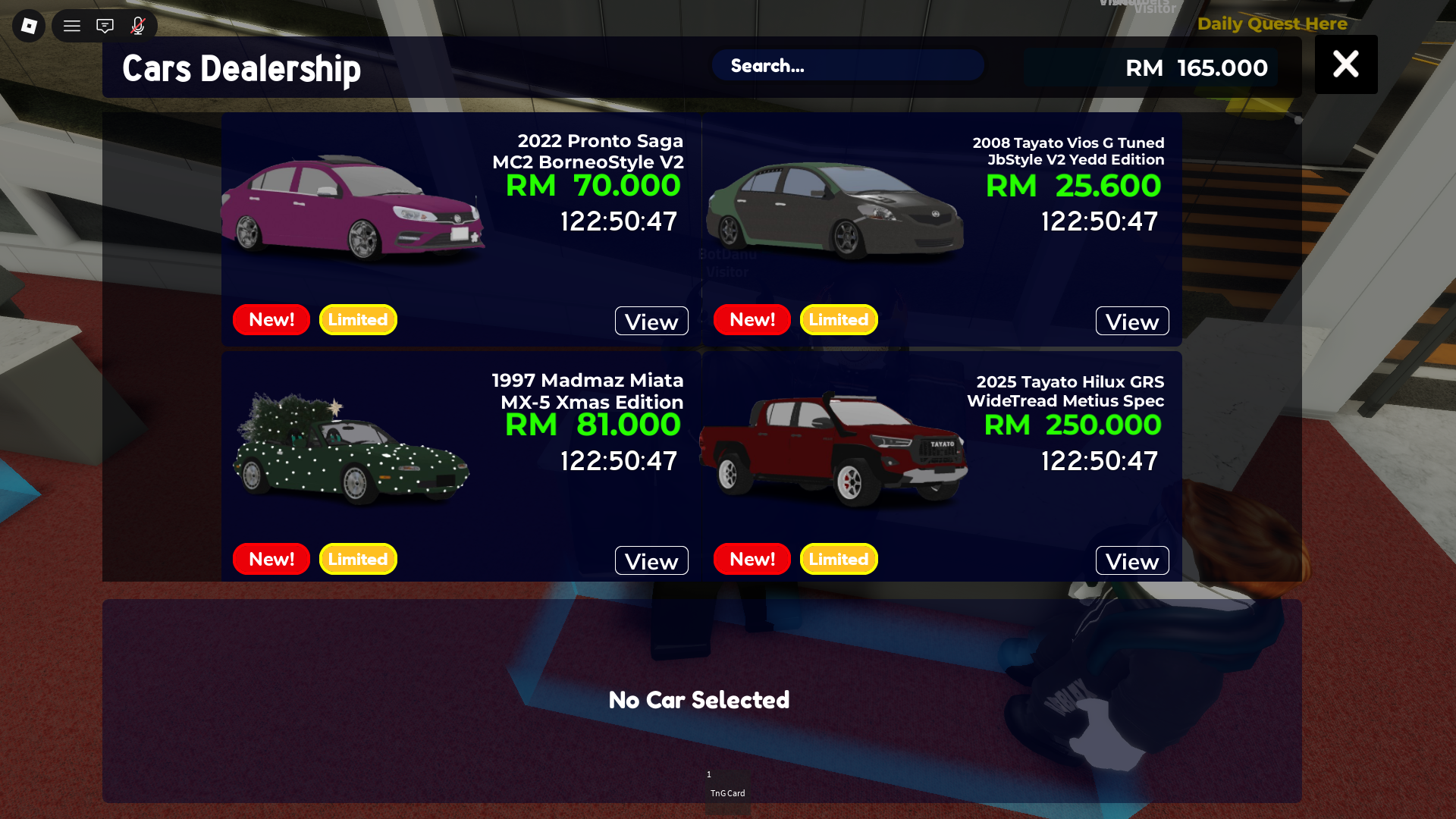
Task: View the 2008 Tayato Vios G Tuned
Action: 1131,321
